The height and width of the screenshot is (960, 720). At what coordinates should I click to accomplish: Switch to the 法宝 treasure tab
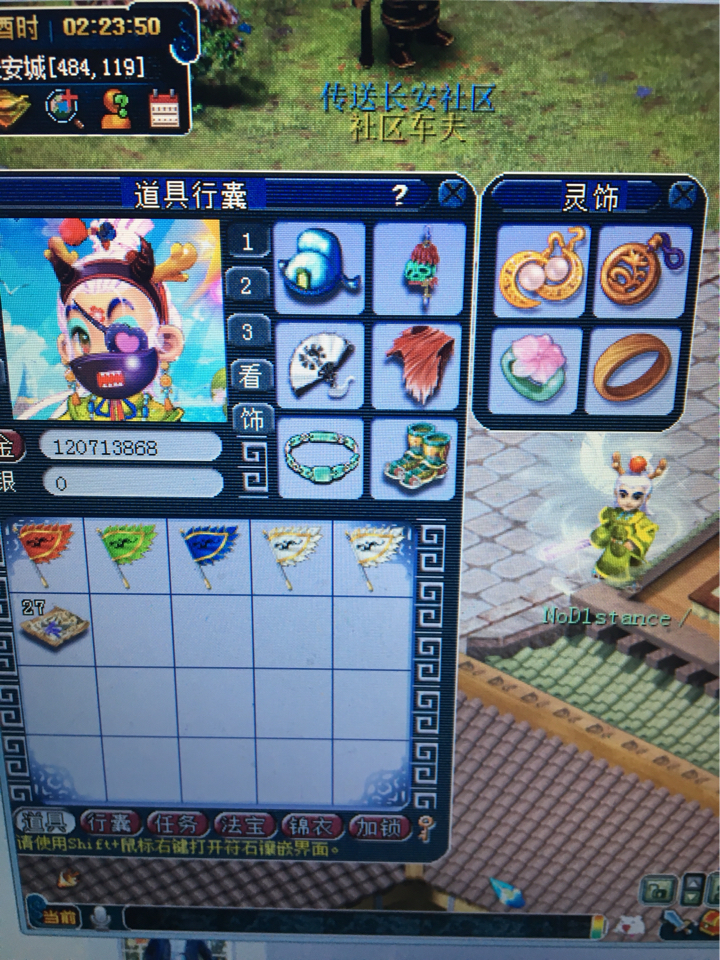(x=245, y=825)
